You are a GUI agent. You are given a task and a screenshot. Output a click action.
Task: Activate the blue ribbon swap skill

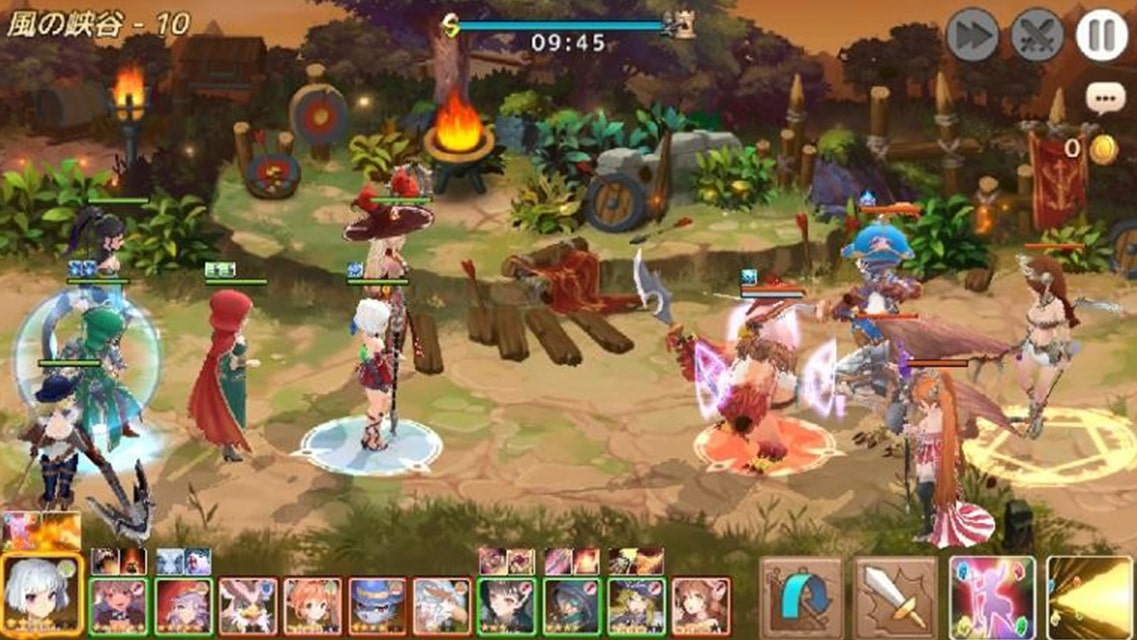[x=801, y=597]
